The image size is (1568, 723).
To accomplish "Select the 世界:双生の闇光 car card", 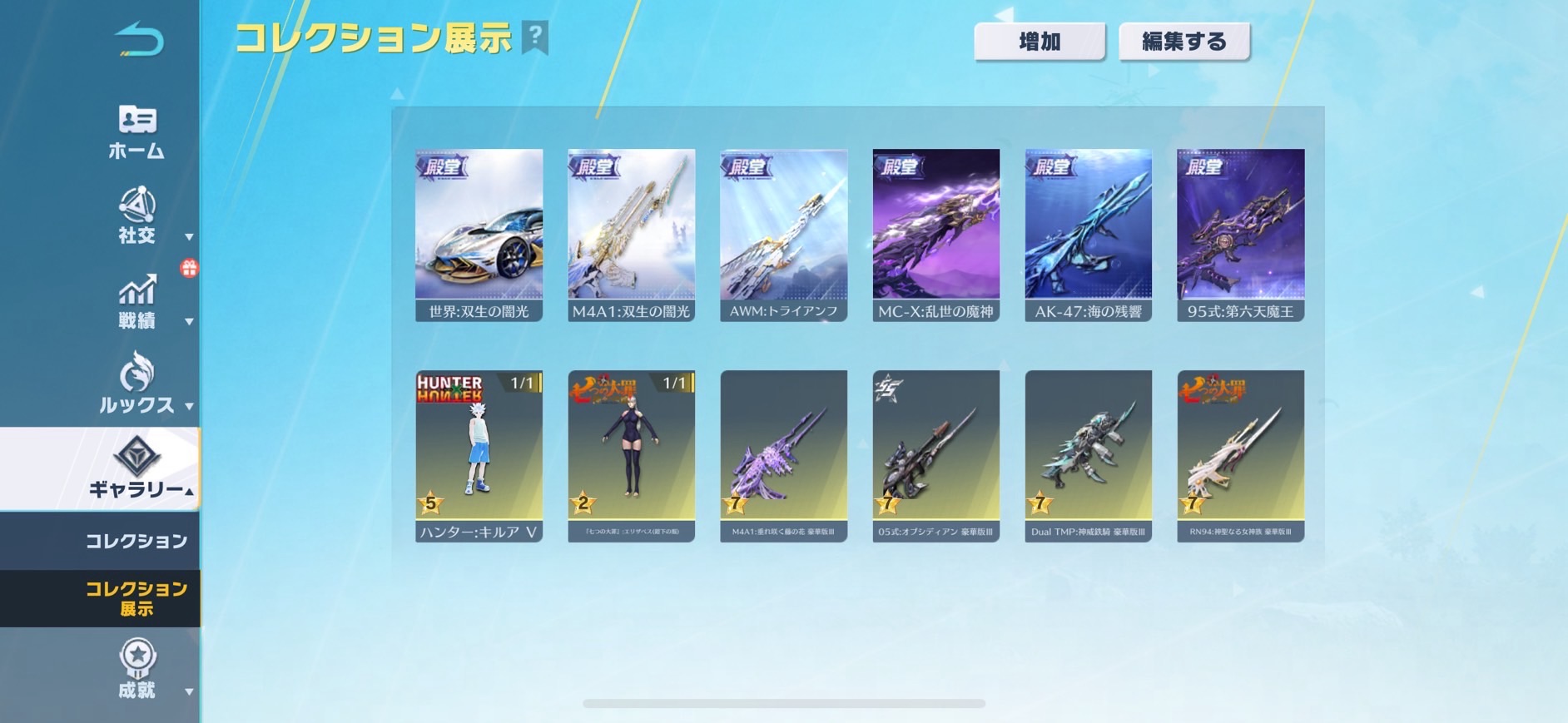I will coord(479,235).
